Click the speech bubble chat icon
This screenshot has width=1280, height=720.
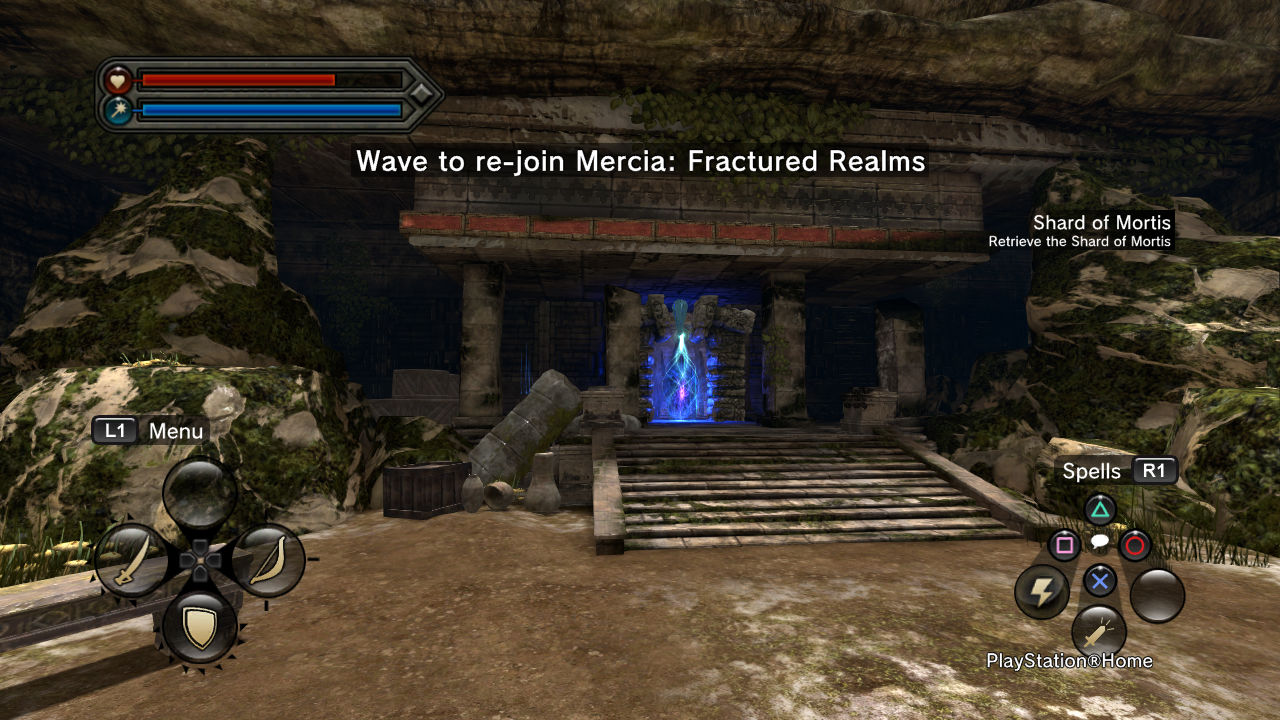point(1099,543)
